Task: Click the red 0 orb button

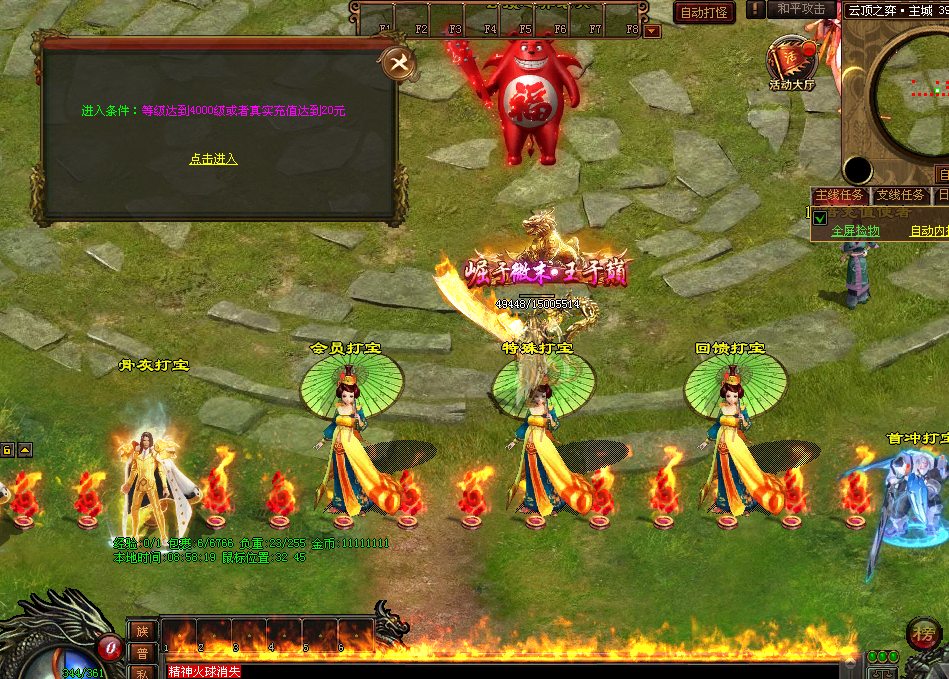Action: click(109, 648)
